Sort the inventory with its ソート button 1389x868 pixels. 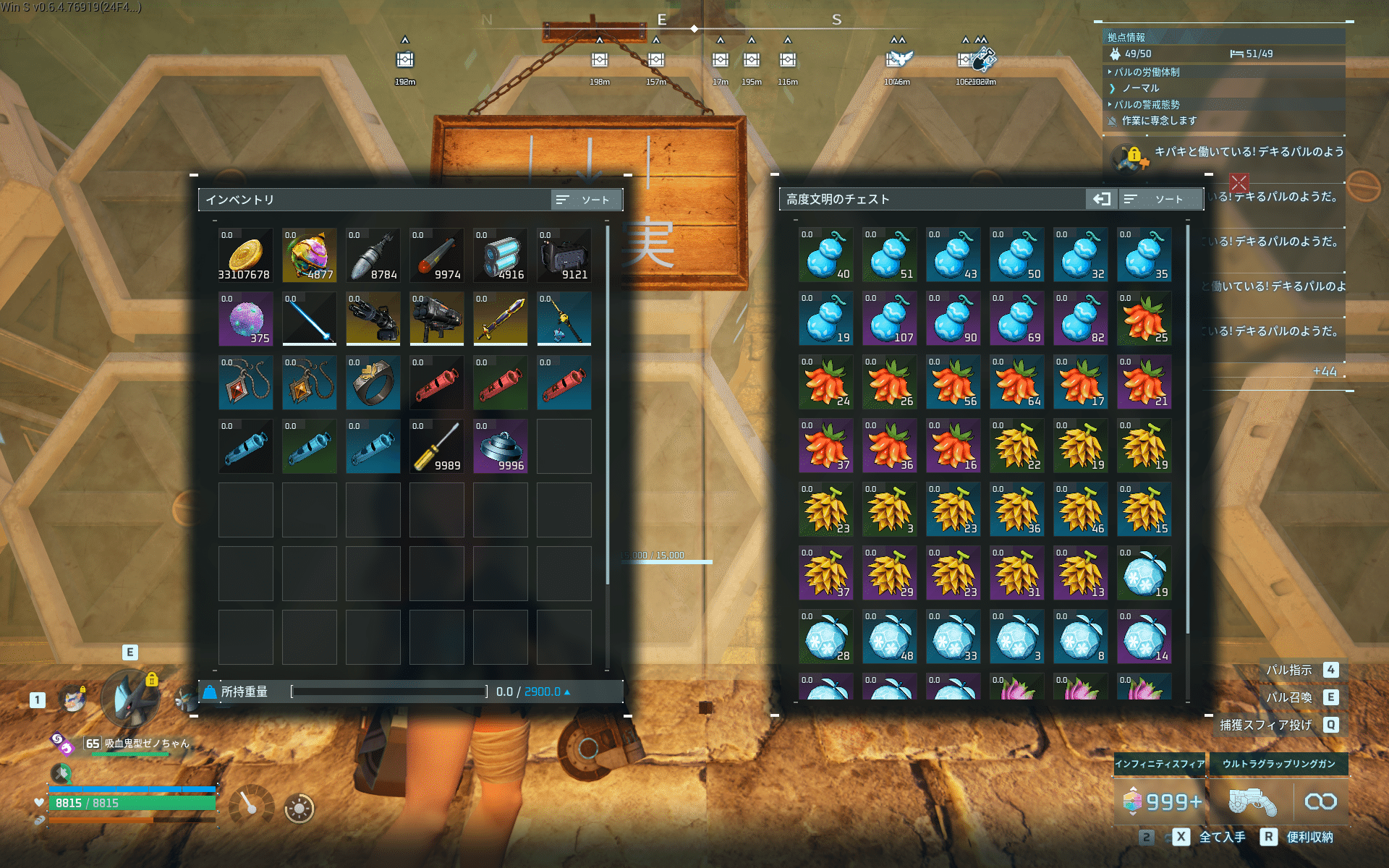pyautogui.click(x=585, y=200)
